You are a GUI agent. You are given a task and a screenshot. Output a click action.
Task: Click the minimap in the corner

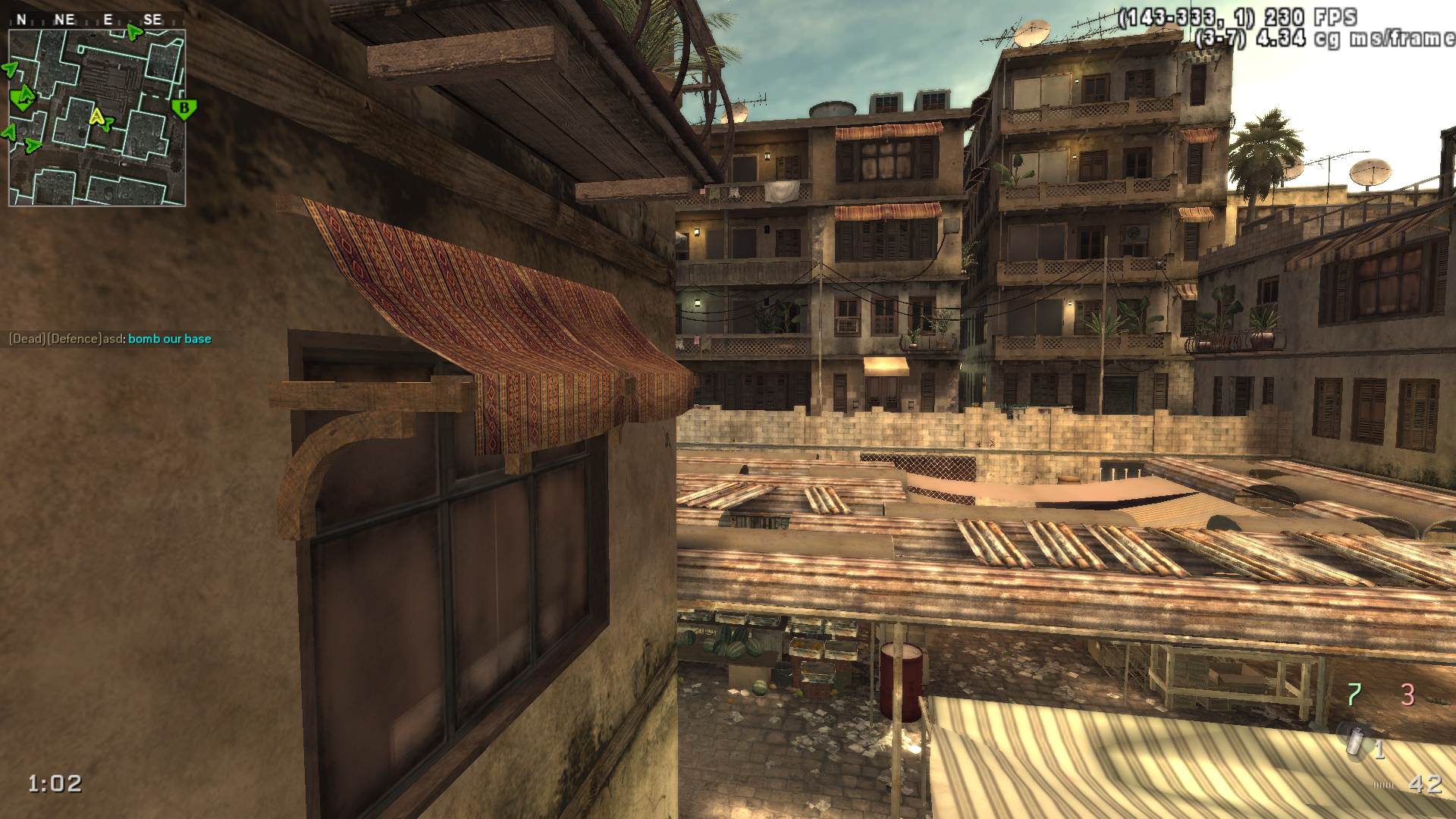click(x=97, y=118)
